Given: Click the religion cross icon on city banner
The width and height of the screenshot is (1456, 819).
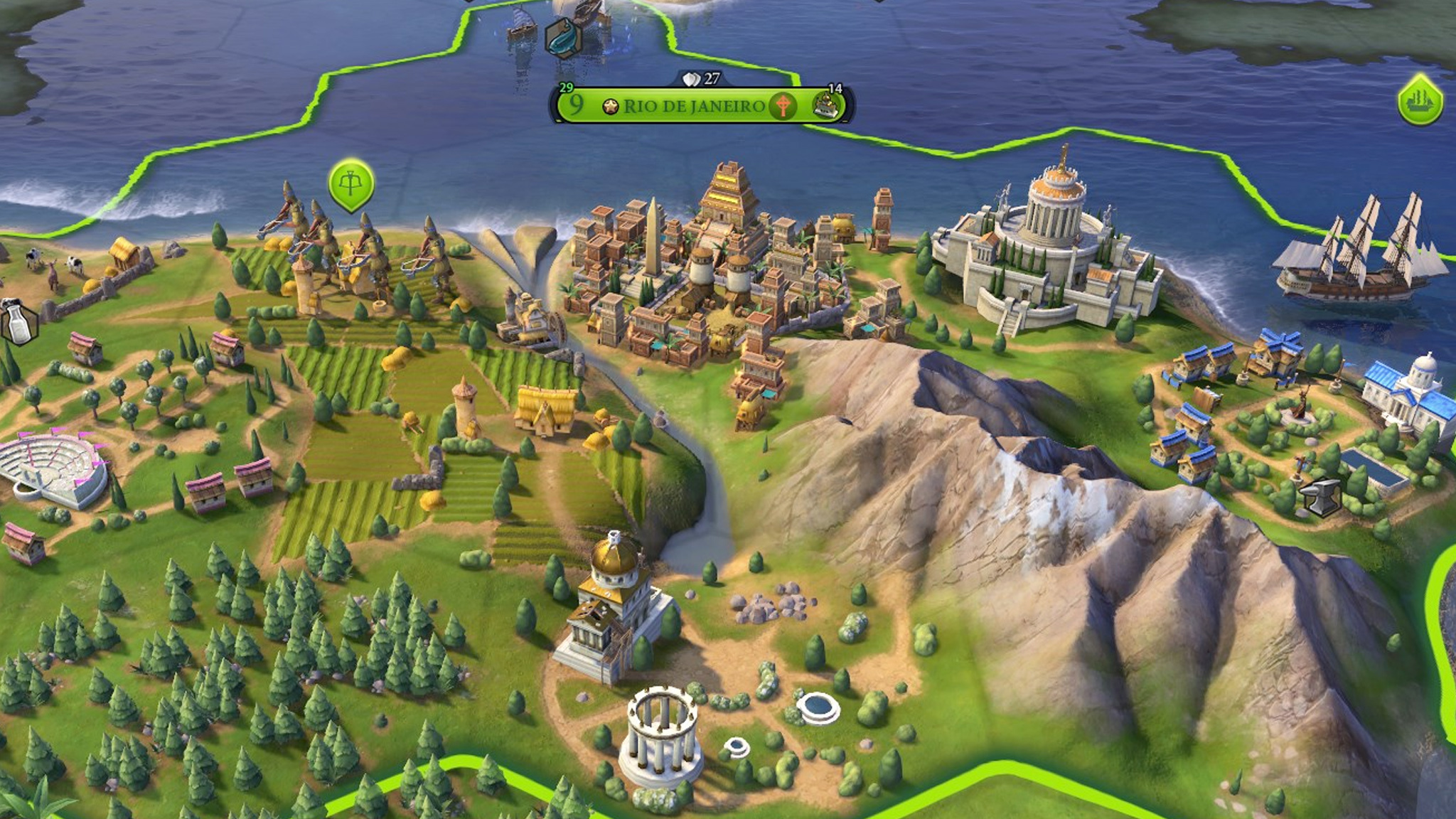Looking at the screenshot, I should [x=783, y=107].
